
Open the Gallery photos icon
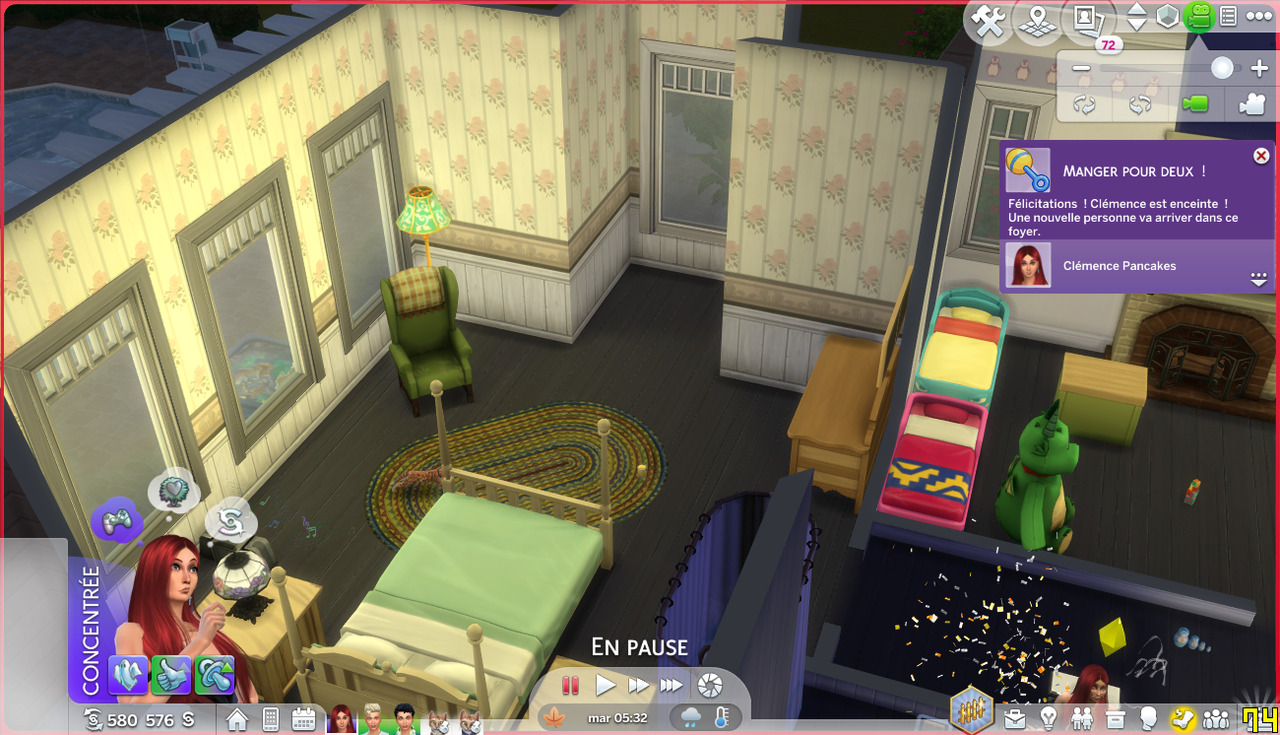(x=1086, y=18)
